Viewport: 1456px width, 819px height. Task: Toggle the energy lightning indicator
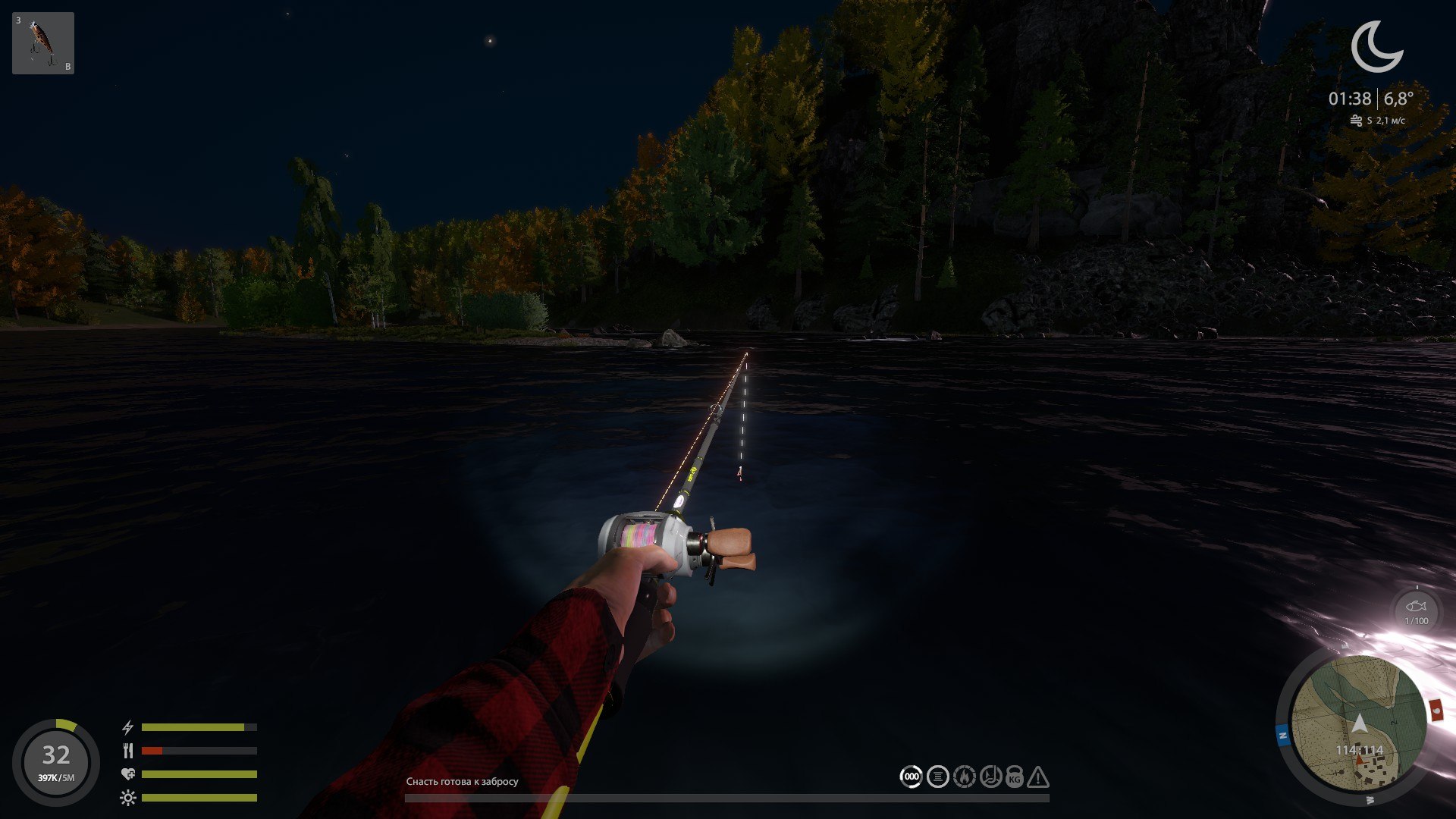pos(127,729)
